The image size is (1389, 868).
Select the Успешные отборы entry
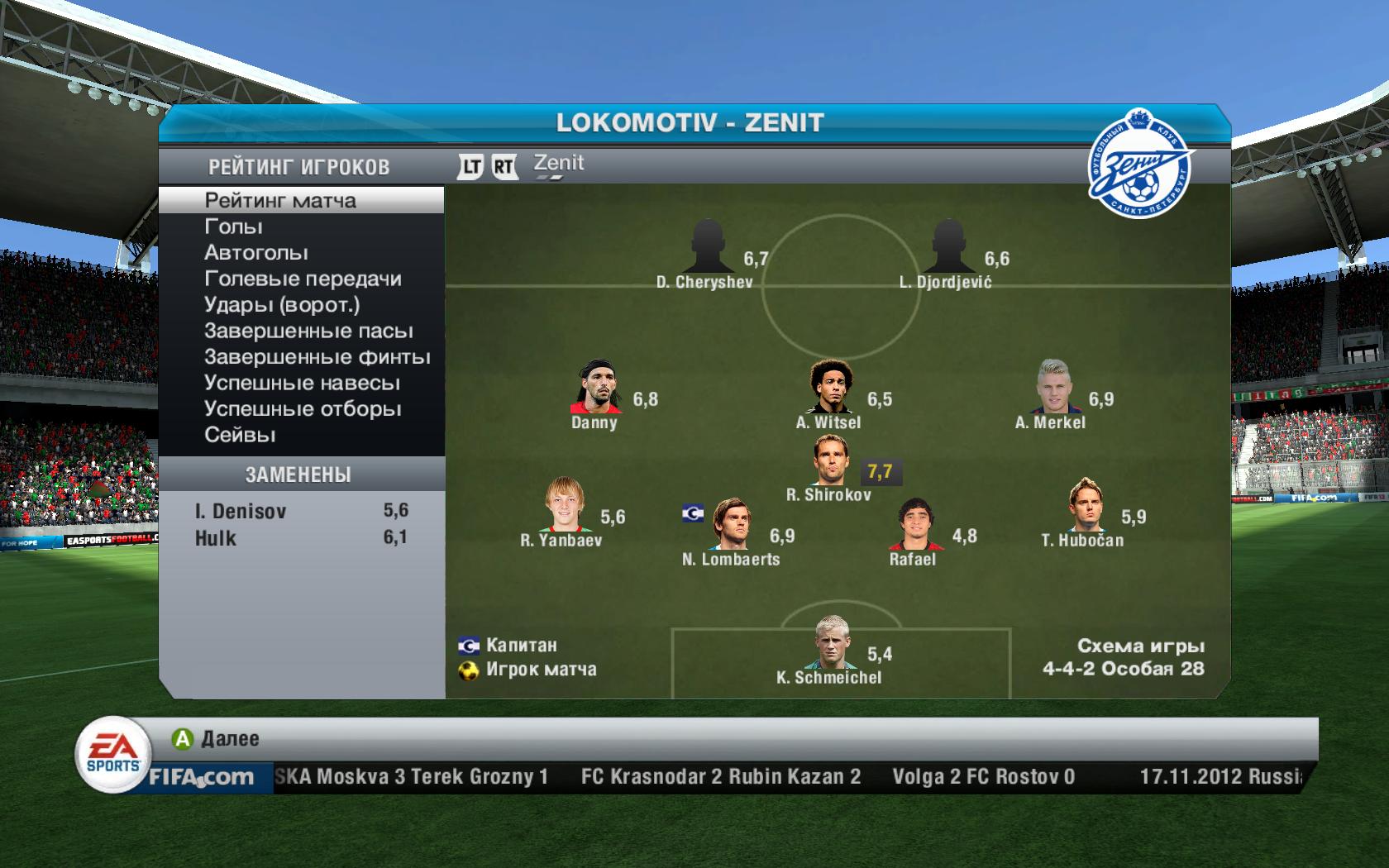click(x=303, y=409)
